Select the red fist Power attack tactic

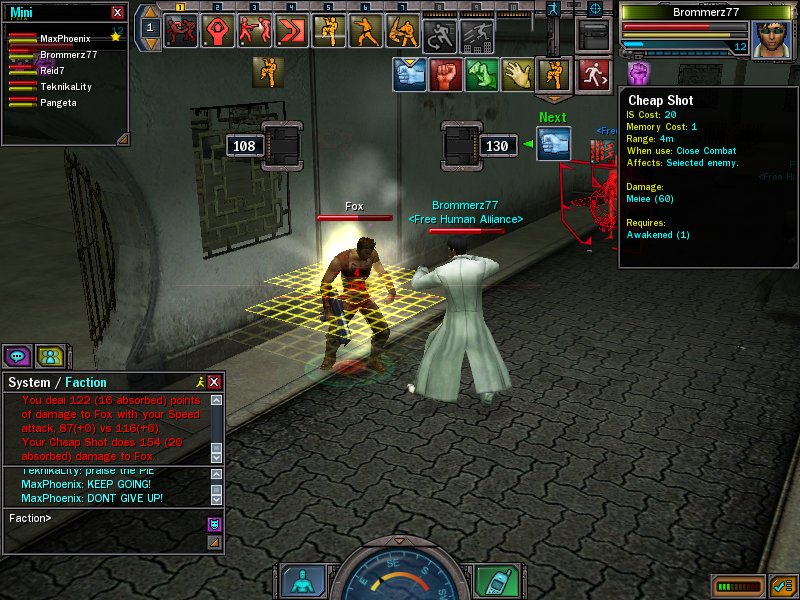pyautogui.click(x=445, y=74)
